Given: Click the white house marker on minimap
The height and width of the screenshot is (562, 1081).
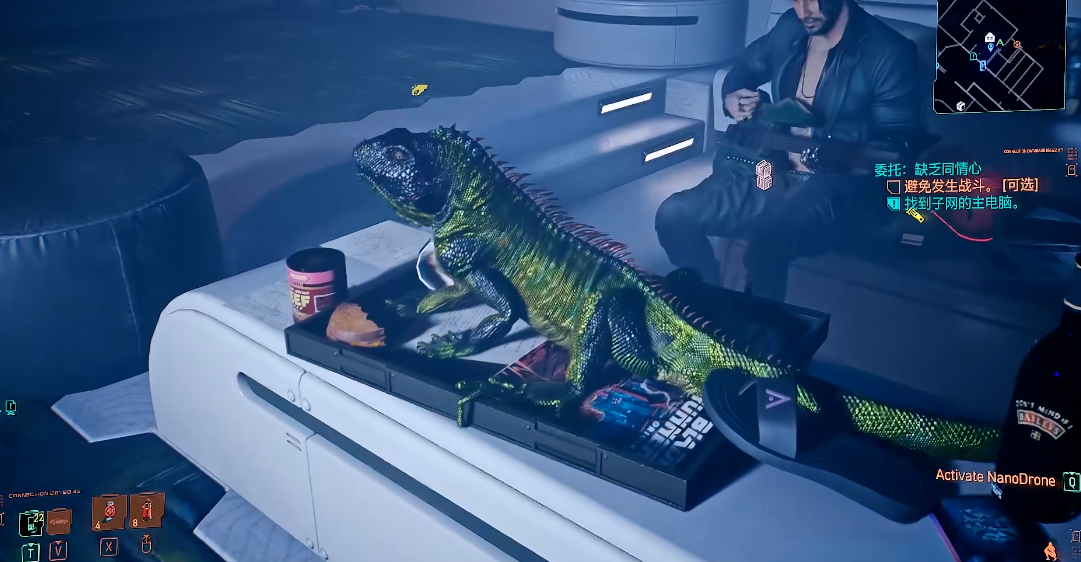Looking at the screenshot, I should pos(990,38).
